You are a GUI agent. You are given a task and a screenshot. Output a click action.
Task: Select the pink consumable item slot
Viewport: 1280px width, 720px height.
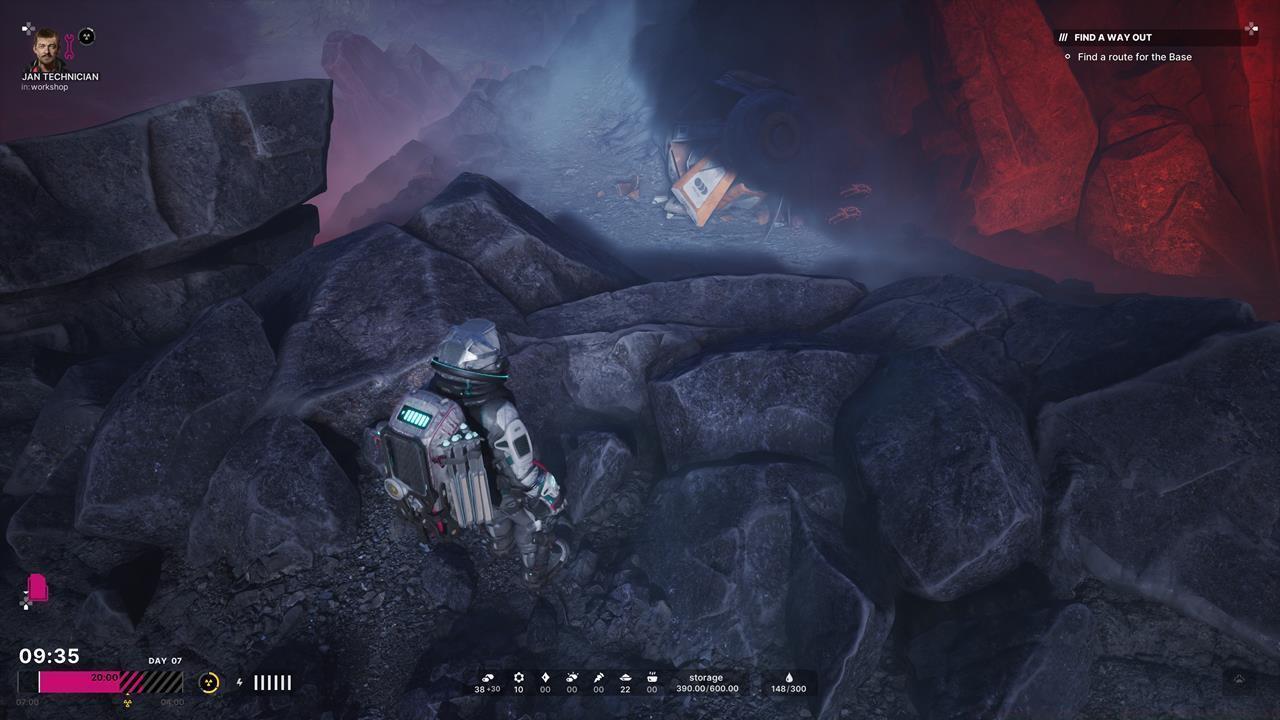coord(40,588)
